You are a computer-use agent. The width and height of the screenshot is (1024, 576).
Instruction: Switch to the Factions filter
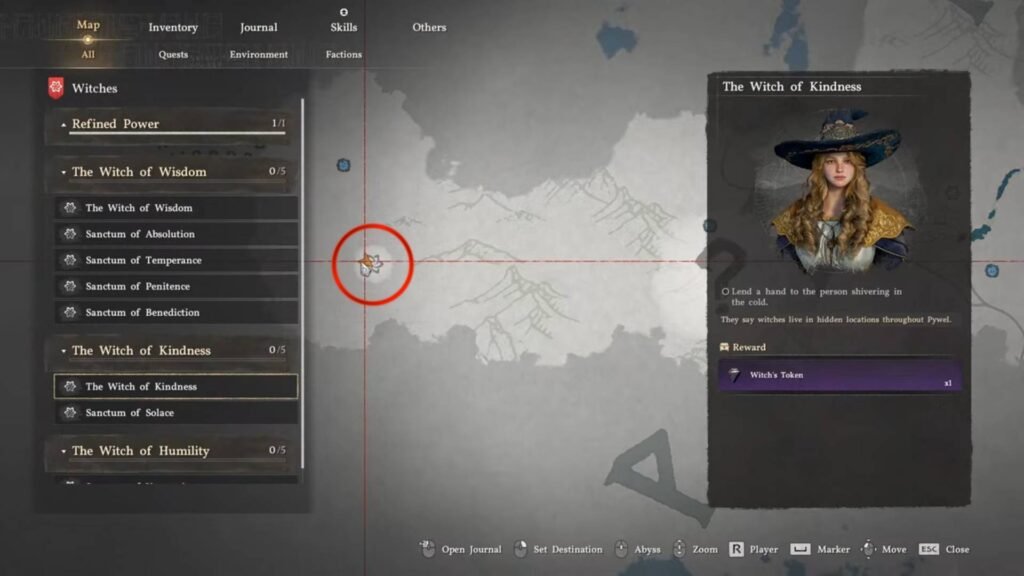click(x=343, y=55)
